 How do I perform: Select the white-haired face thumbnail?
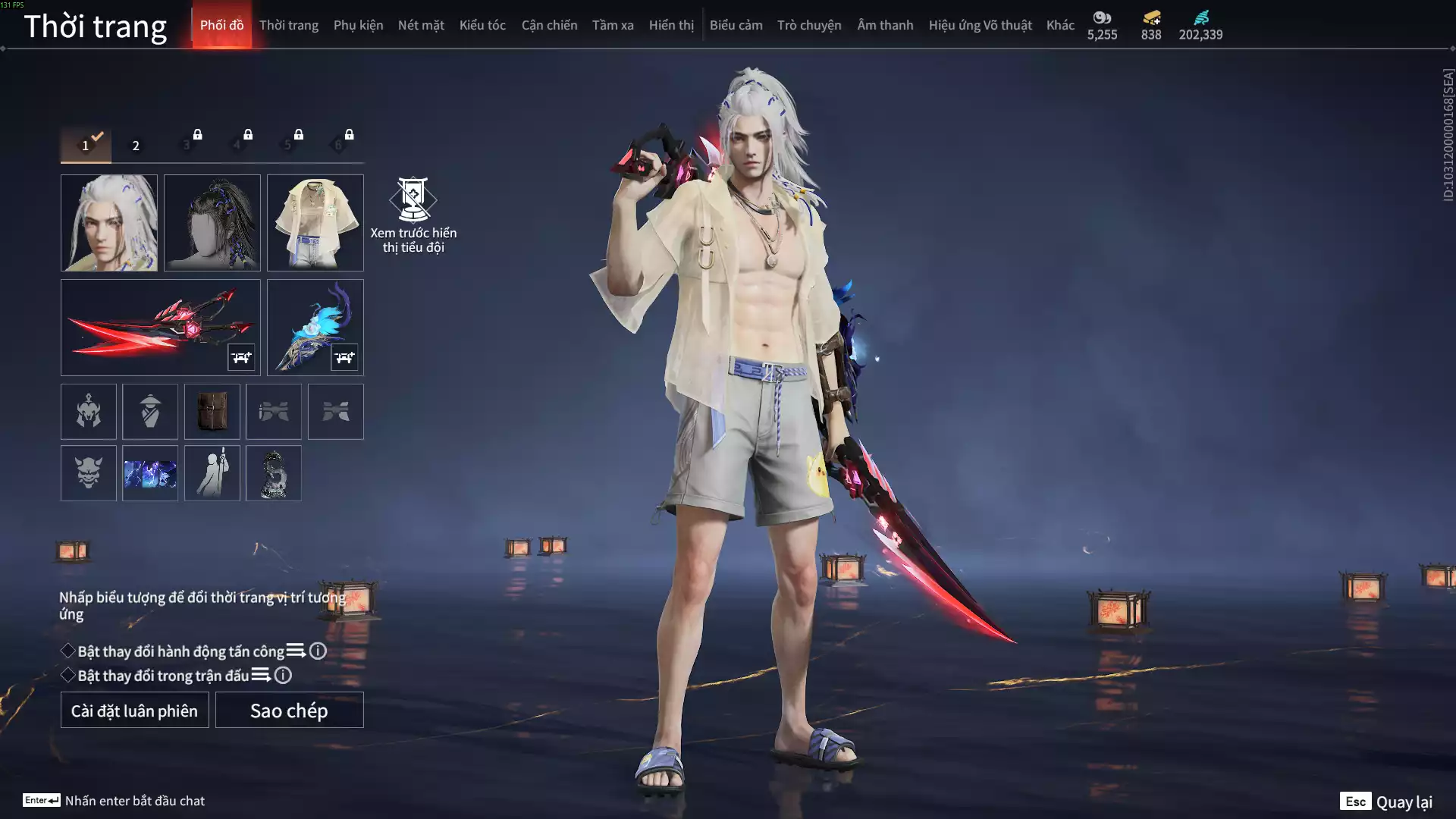coord(109,223)
